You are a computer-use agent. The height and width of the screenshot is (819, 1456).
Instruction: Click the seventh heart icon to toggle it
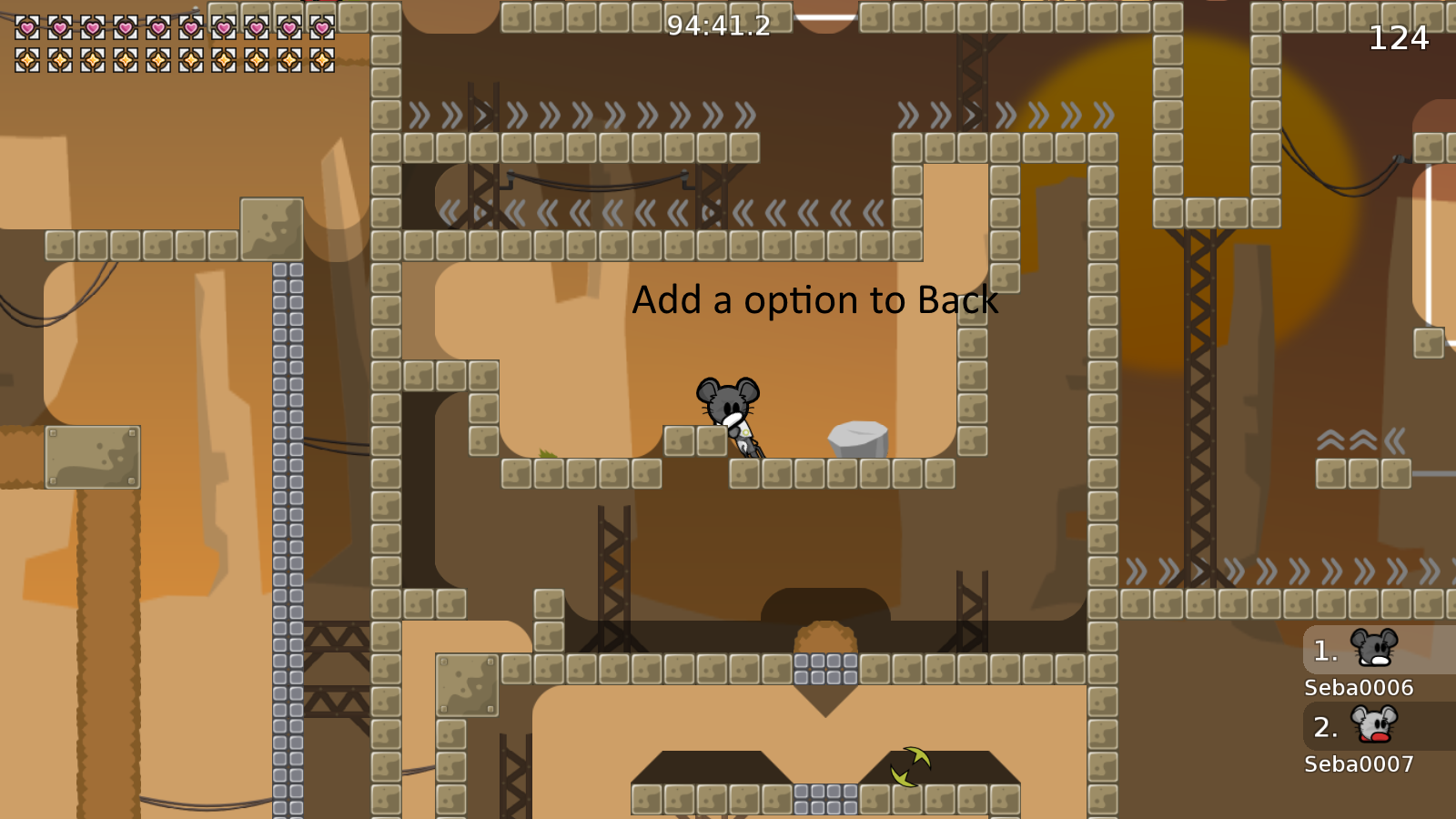[x=224, y=28]
